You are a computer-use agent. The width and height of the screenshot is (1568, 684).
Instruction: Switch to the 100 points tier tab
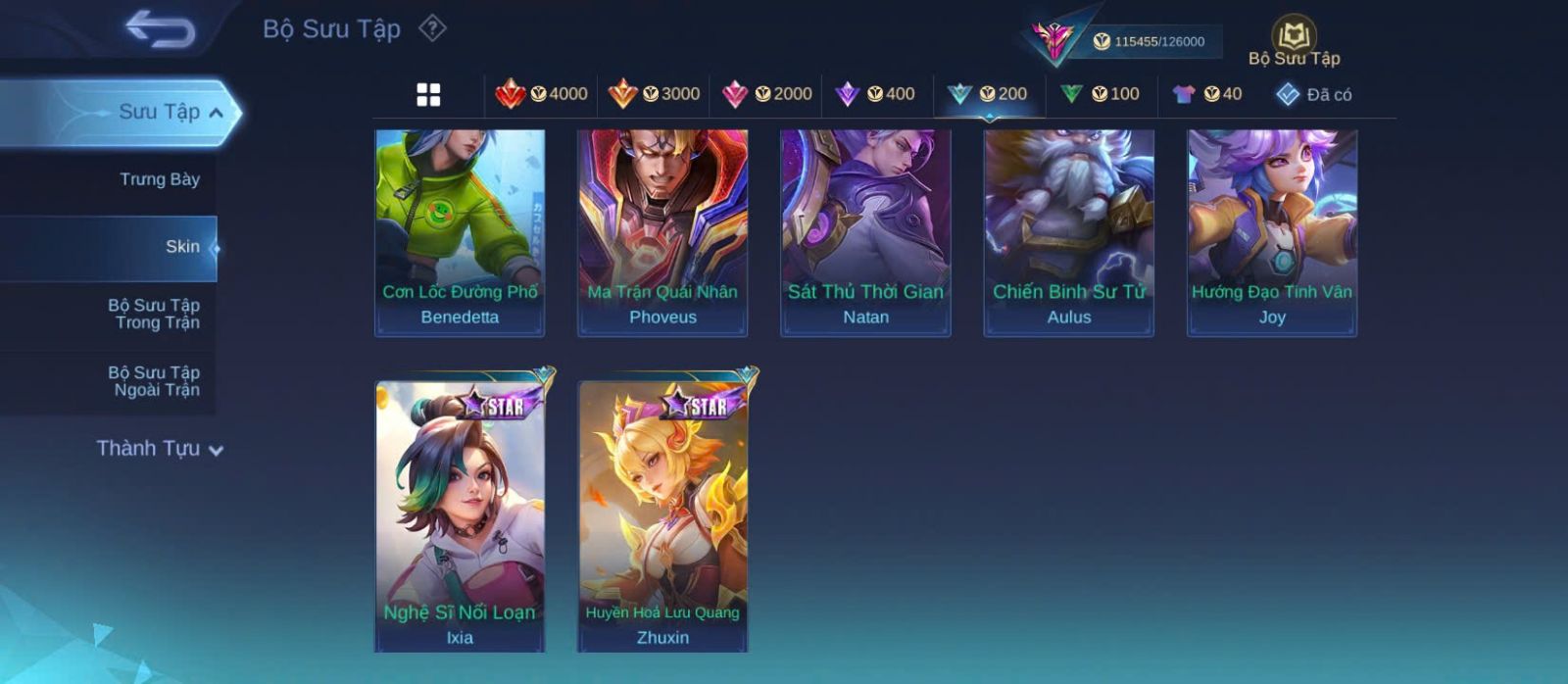point(1100,94)
